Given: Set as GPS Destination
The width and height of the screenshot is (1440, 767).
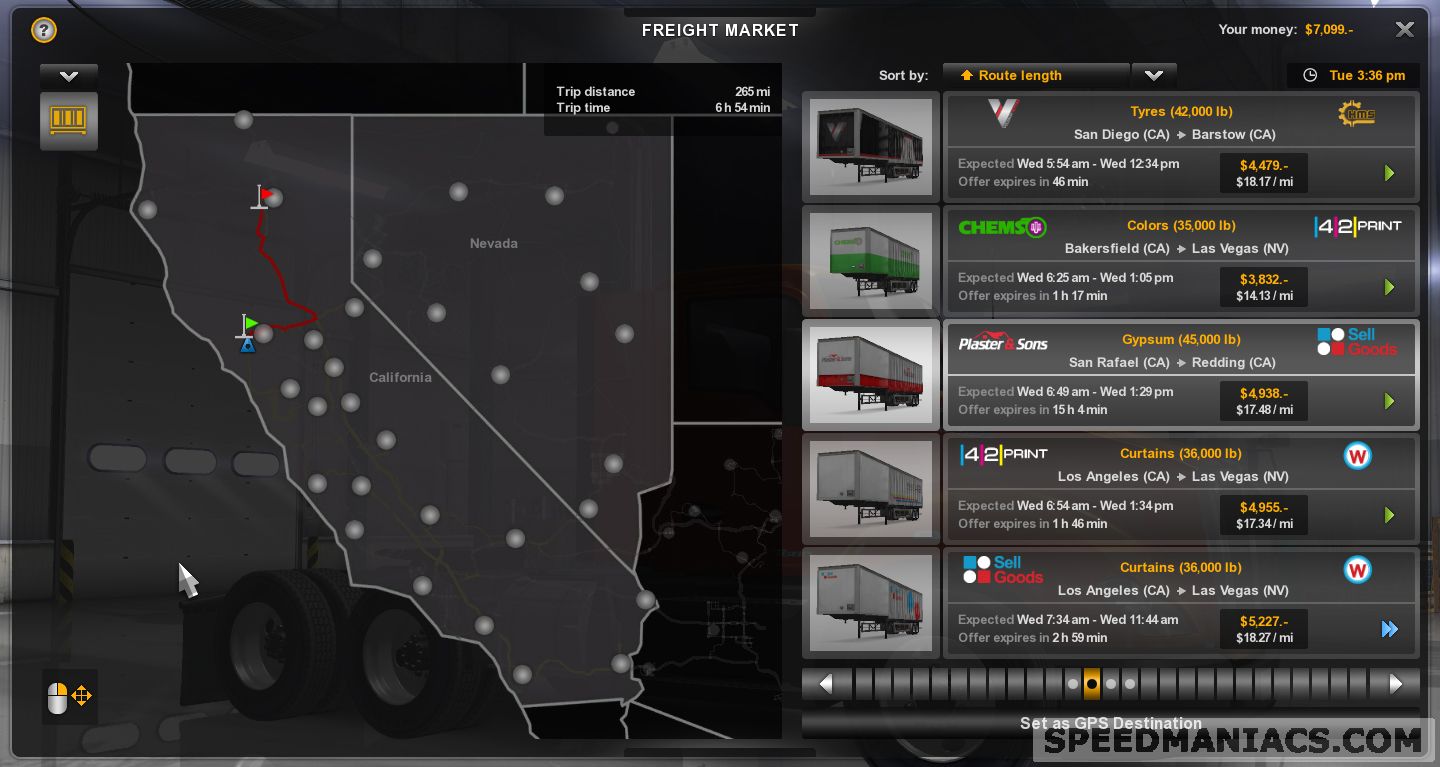Looking at the screenshot, I should click(1110, 723).
